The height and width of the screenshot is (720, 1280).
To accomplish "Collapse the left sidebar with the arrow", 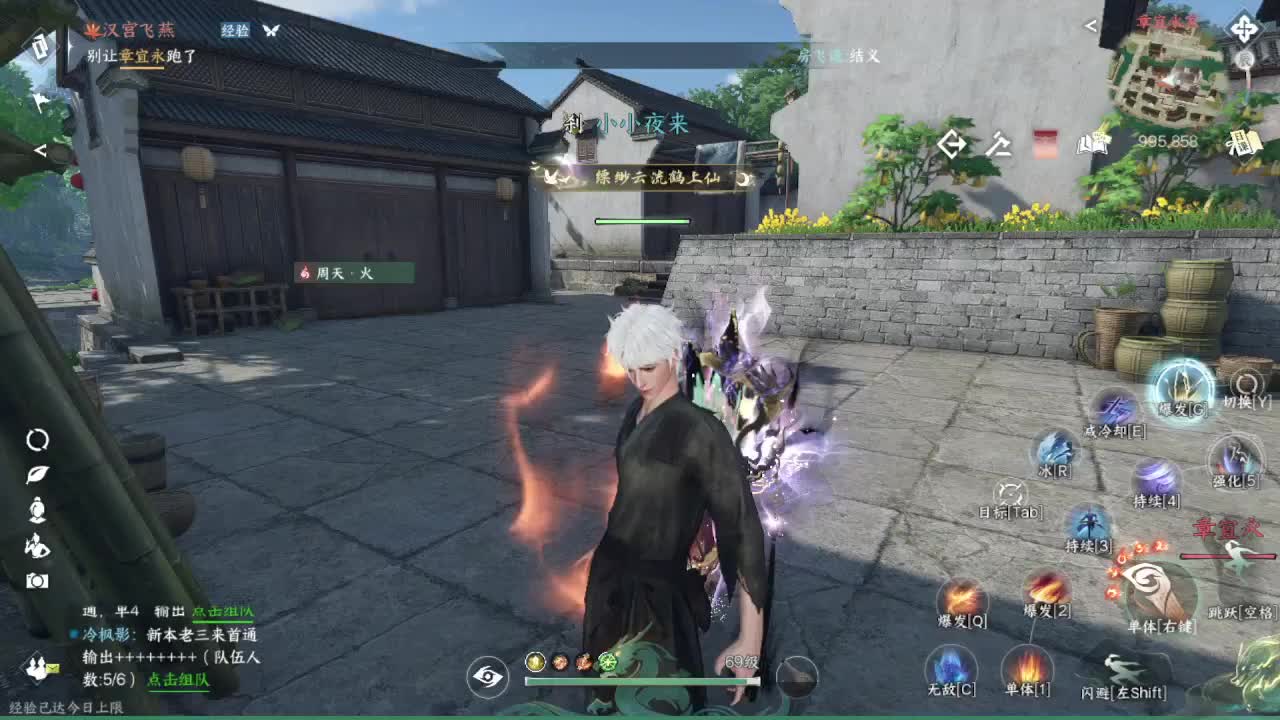I will pyautogui.click(x=38, y=152).
